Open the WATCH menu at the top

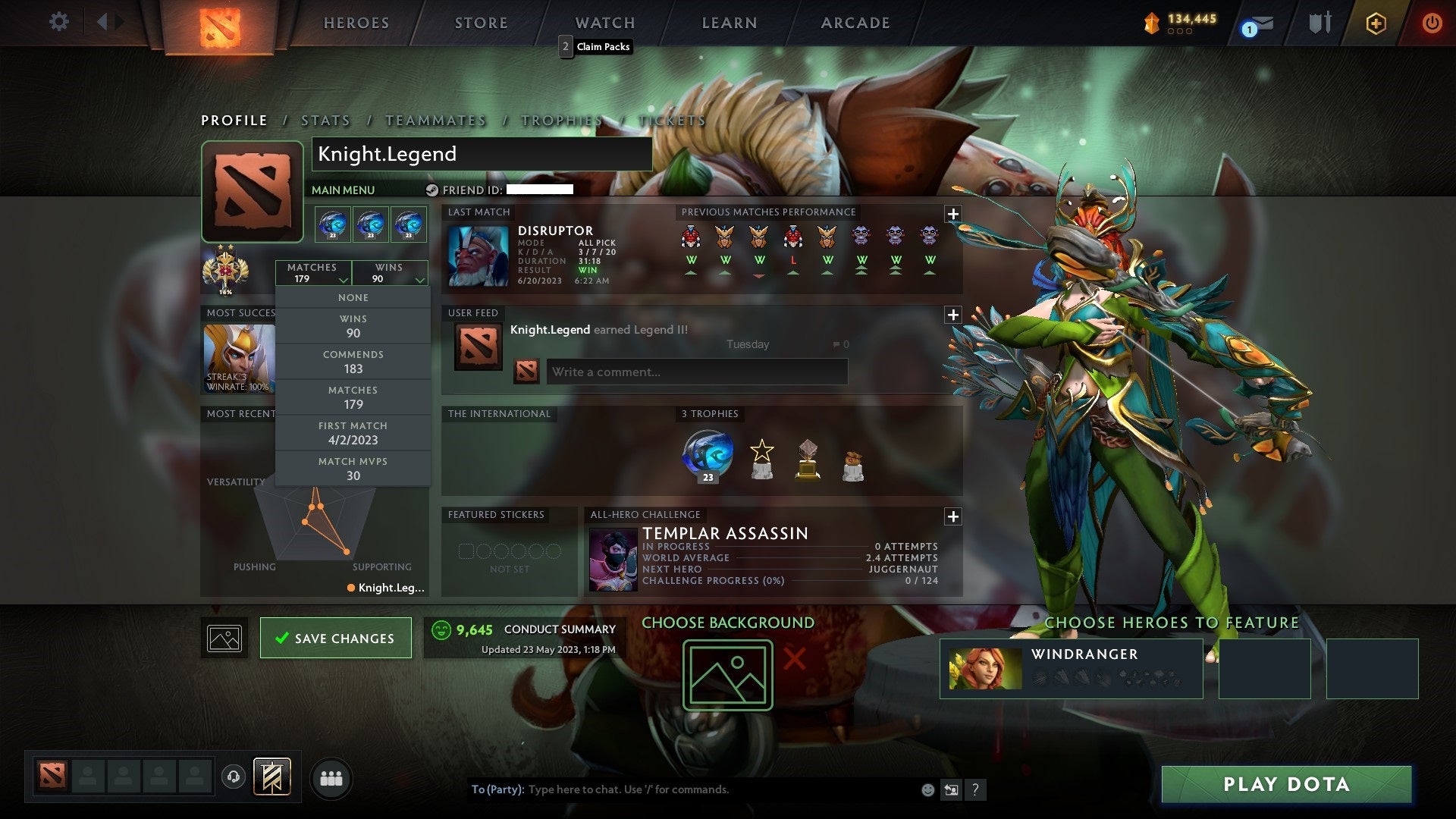[604, 22]
